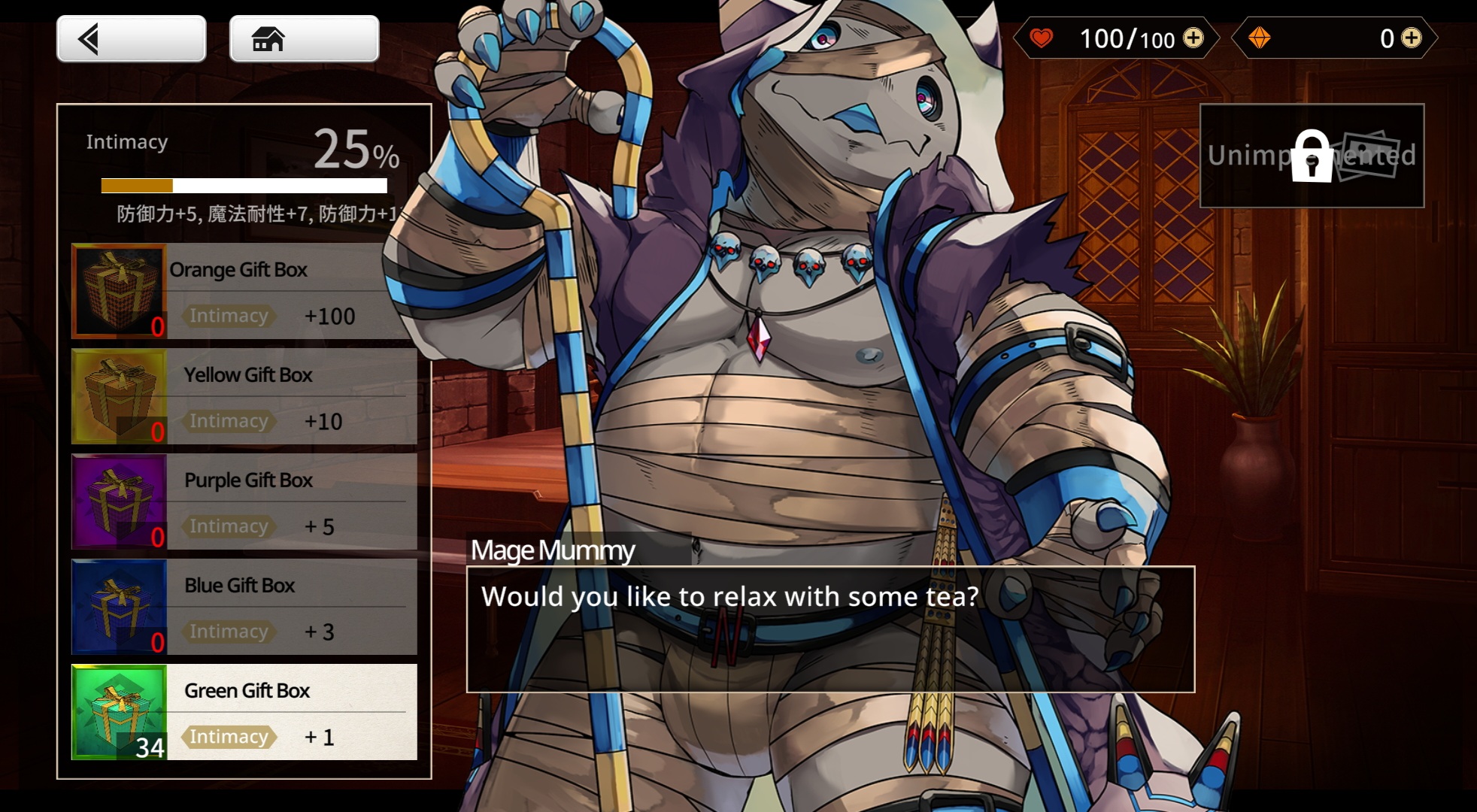1477x812 pixels.
Task: Pick the Purple Gift Box
Action: (244, 501)
